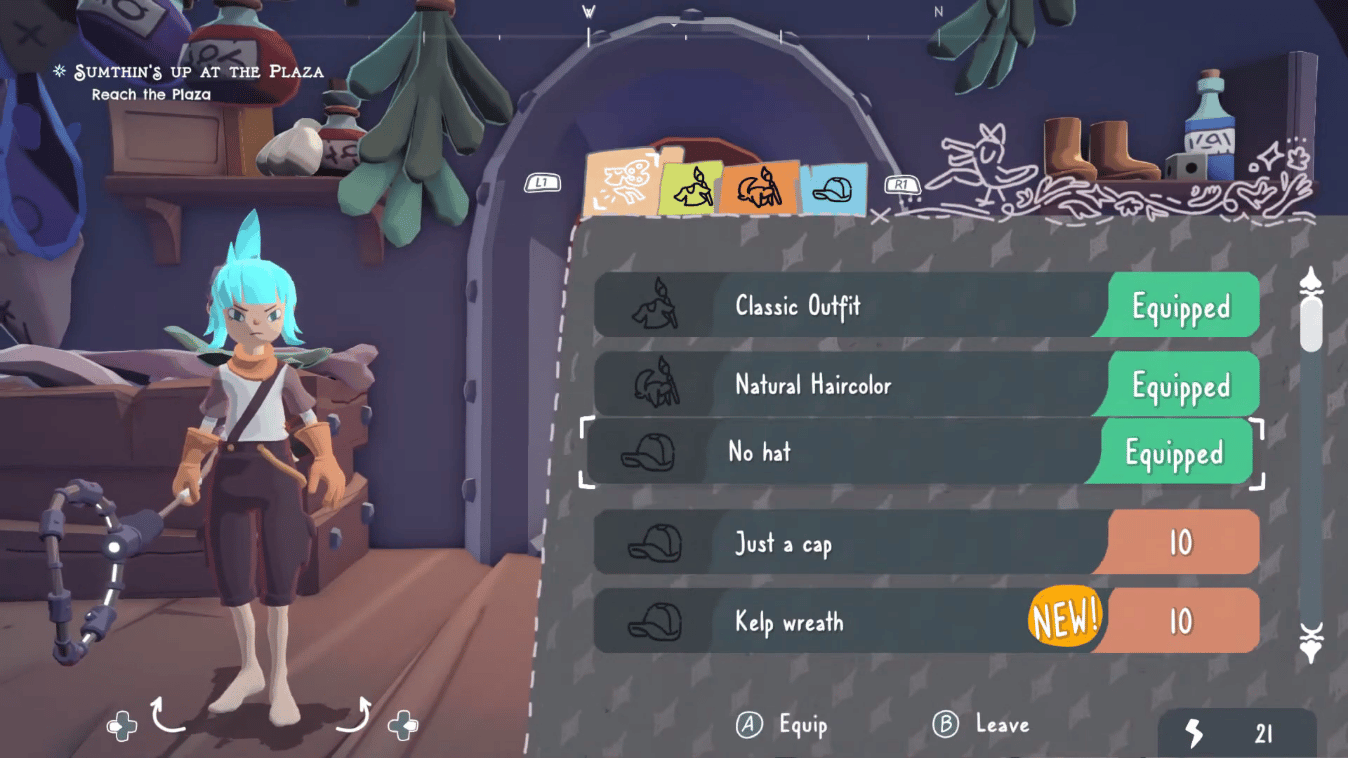Open the orange hair color tab
Image resolution: width=1348 pixels, height=758 pixels.
(x=759, y=186)
